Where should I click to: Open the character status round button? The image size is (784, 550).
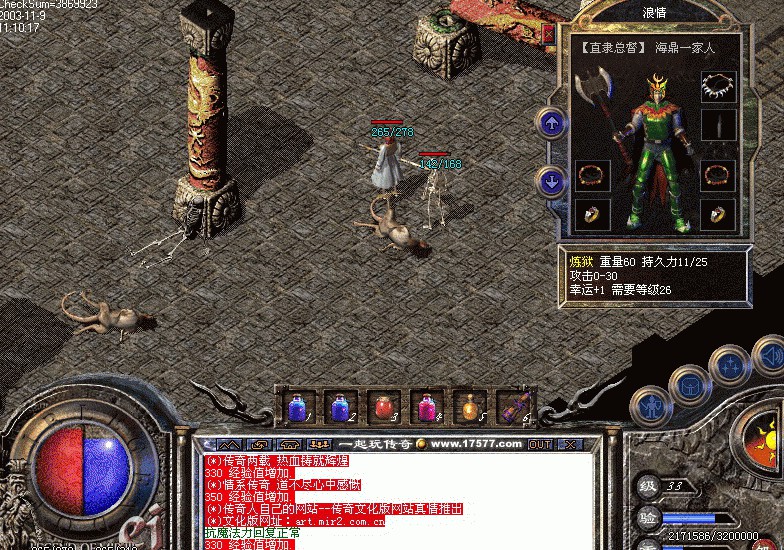650,406
